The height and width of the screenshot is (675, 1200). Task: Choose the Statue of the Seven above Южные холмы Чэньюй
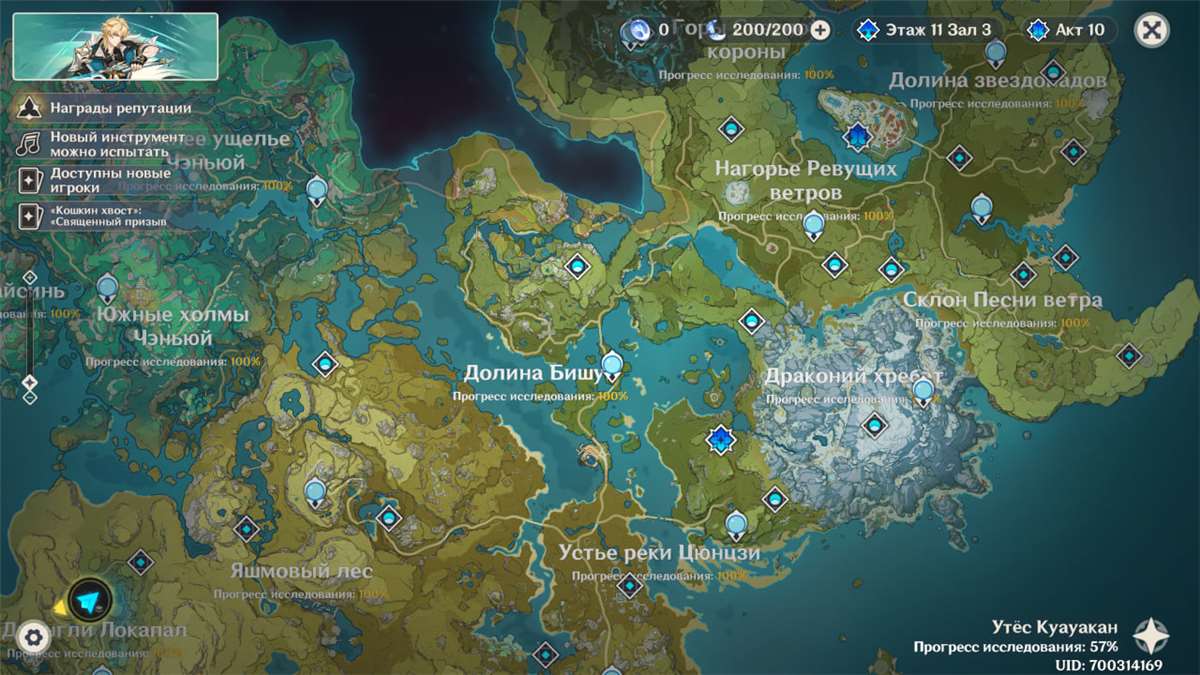coord(107,290)
